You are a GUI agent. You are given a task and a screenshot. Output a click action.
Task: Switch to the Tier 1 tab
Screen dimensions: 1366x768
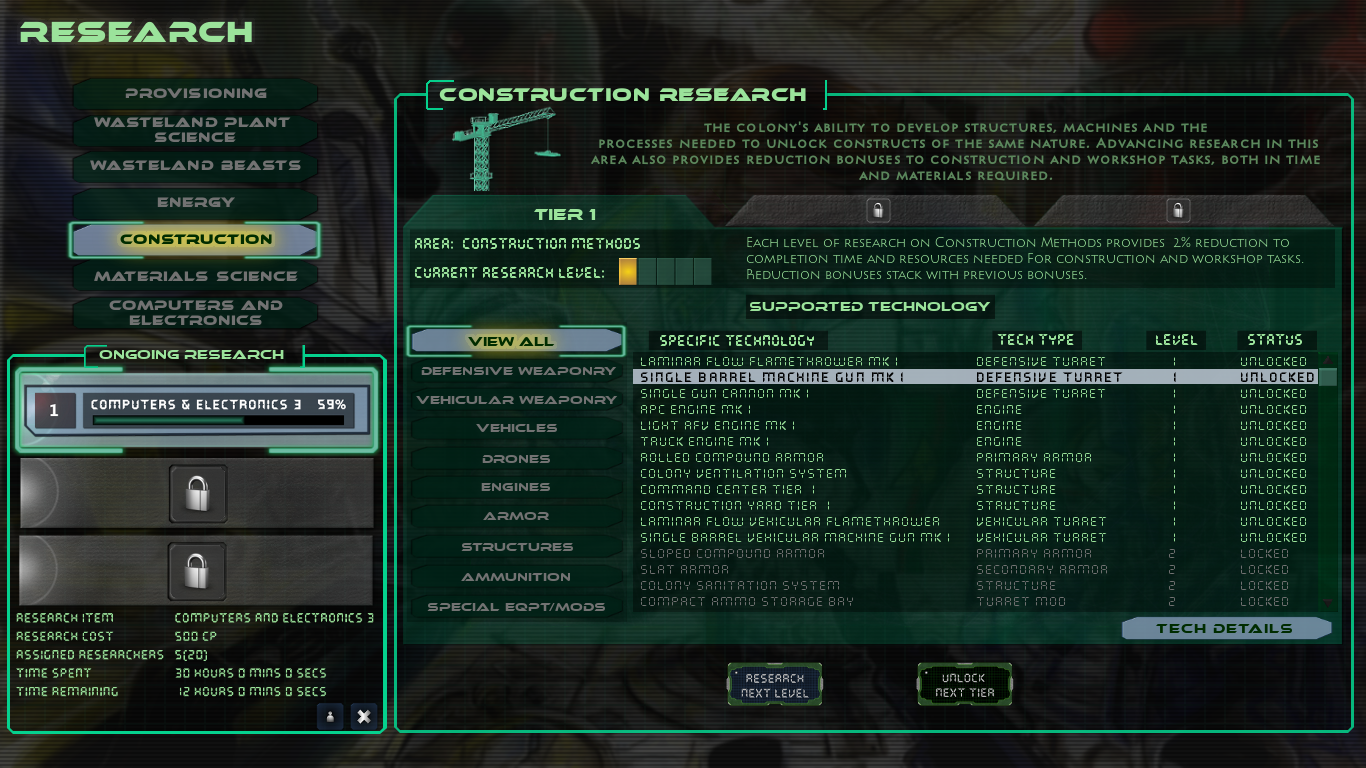click(x=566, y=213)
